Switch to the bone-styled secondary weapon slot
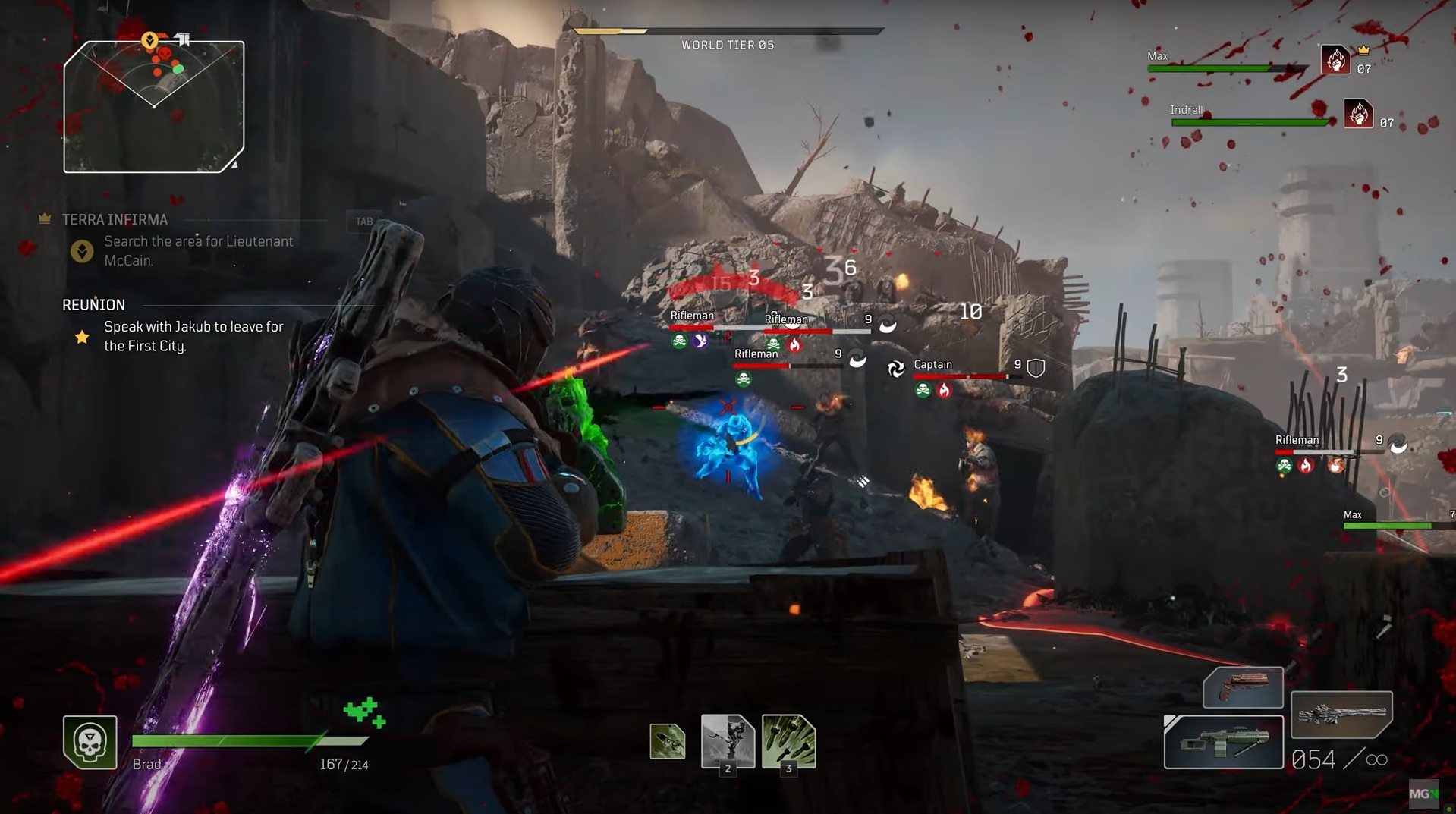The image size is (1456, 814). pos(1341,714)
